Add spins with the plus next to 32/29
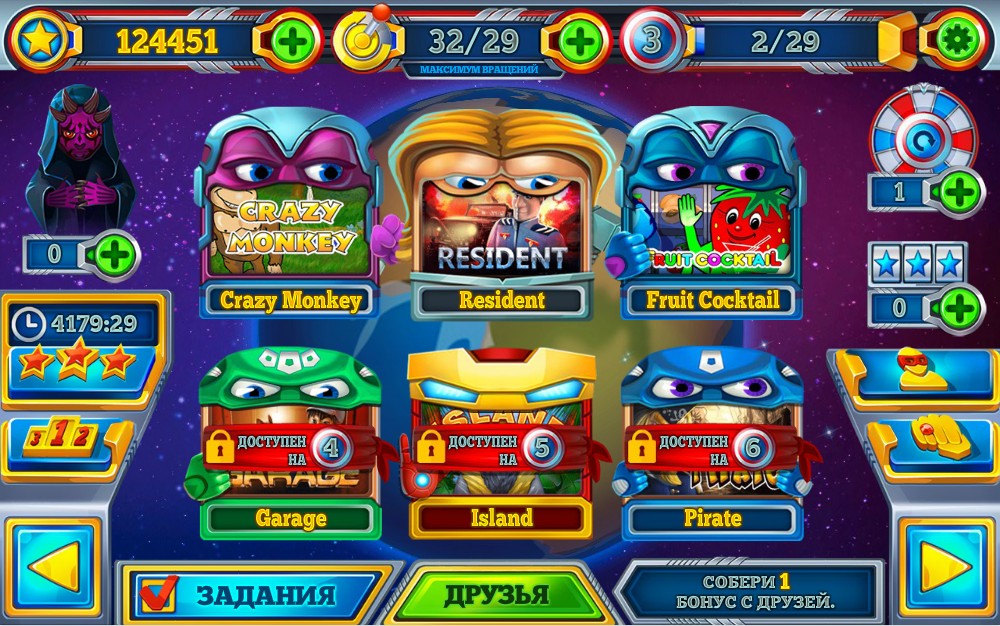This screenshot has width=1000, height=626. click(580, 41)
